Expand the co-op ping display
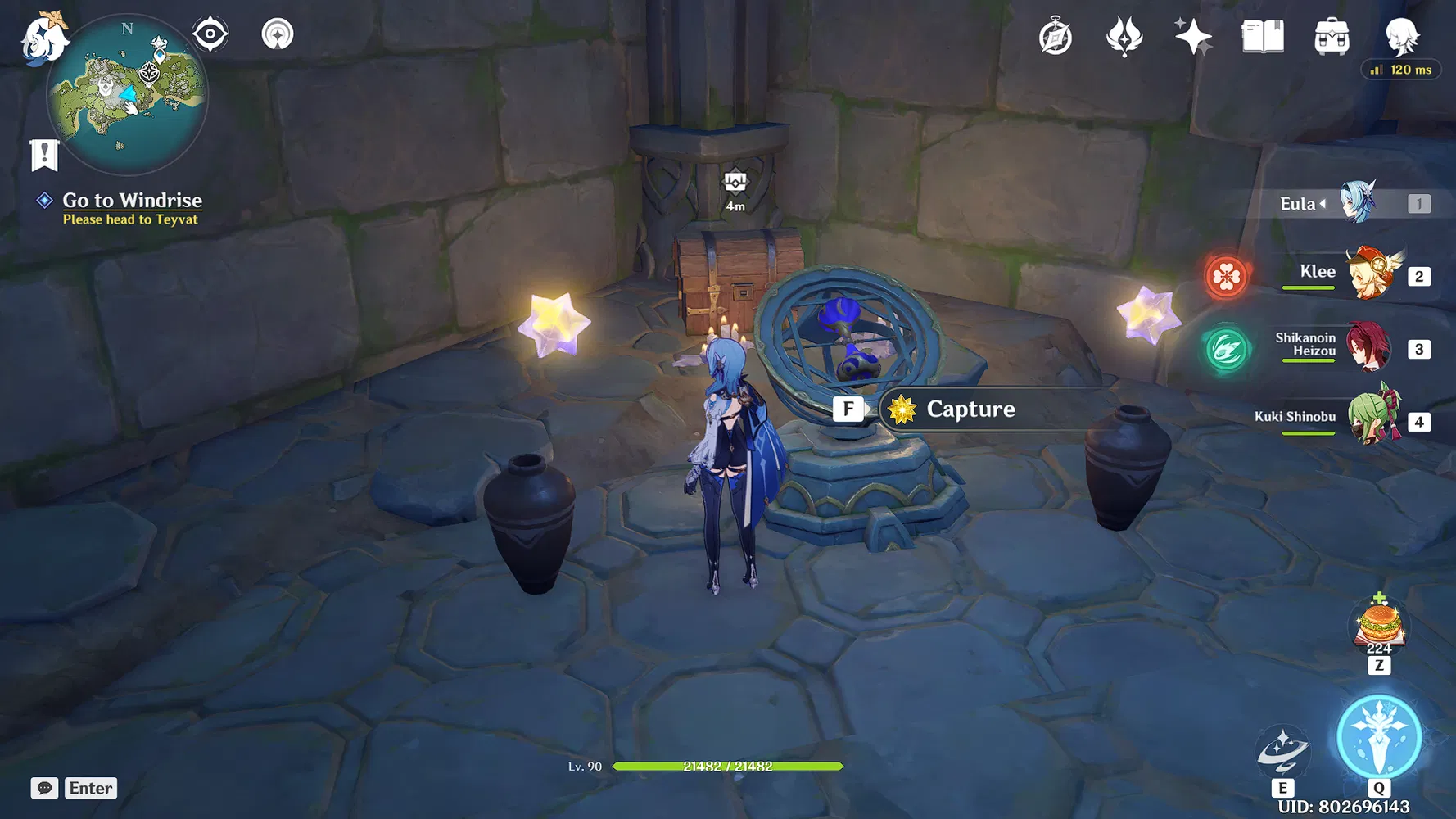 [x=1400, y=70]
